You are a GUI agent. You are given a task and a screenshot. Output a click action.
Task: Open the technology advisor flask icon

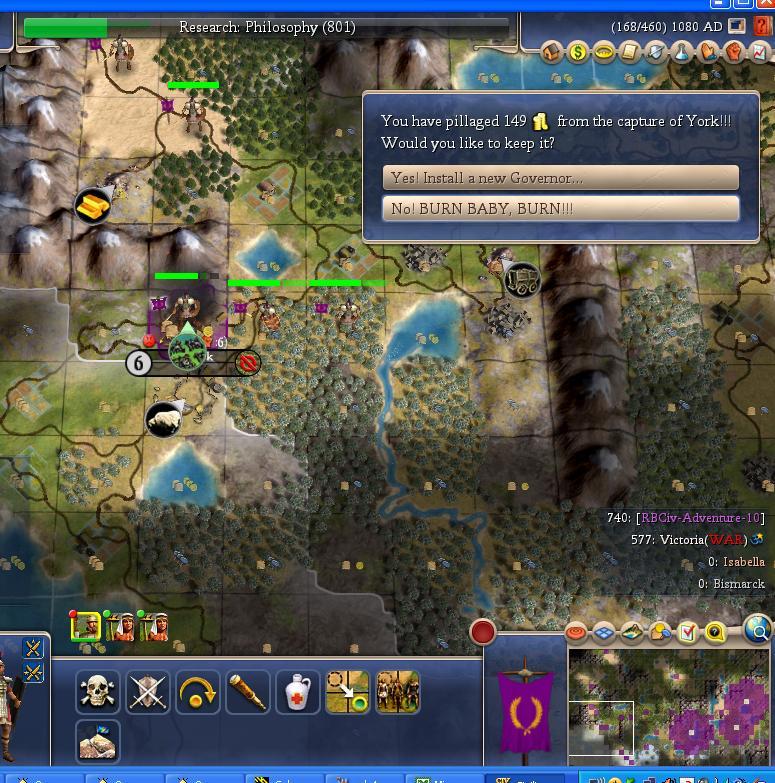[x=682, y=52]
